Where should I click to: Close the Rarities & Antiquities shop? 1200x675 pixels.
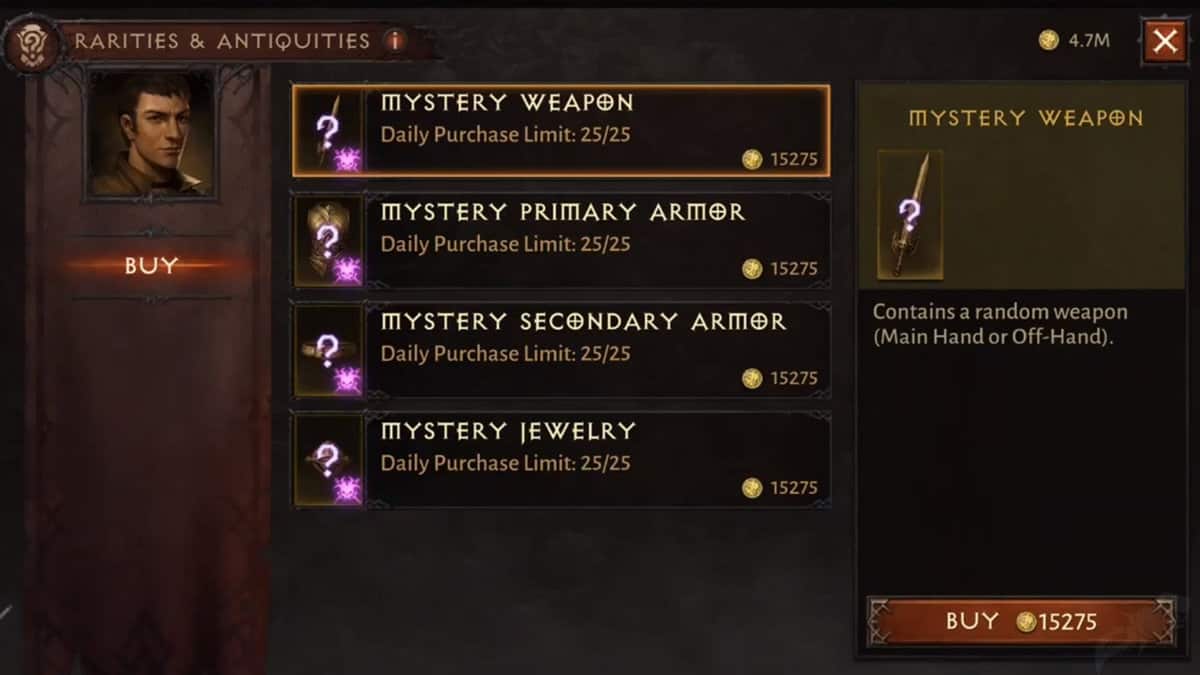pos(1164,41)
